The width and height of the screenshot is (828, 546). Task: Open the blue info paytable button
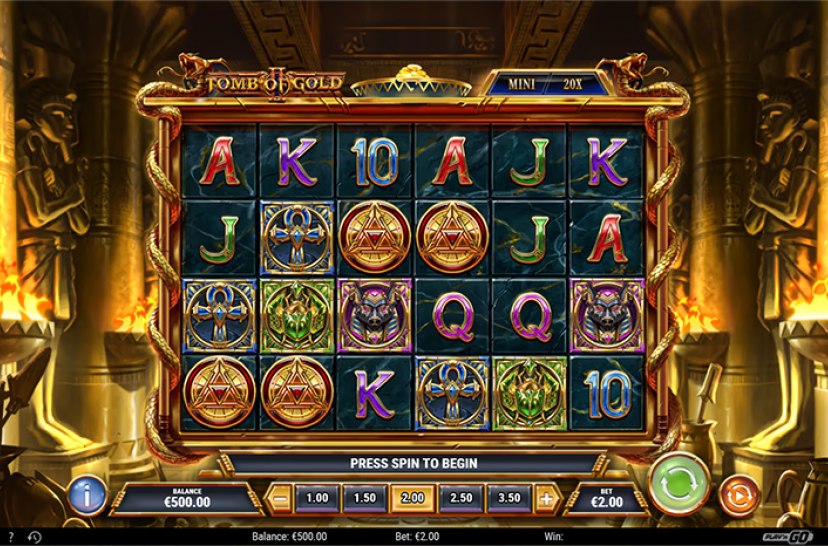coord(89,495)
